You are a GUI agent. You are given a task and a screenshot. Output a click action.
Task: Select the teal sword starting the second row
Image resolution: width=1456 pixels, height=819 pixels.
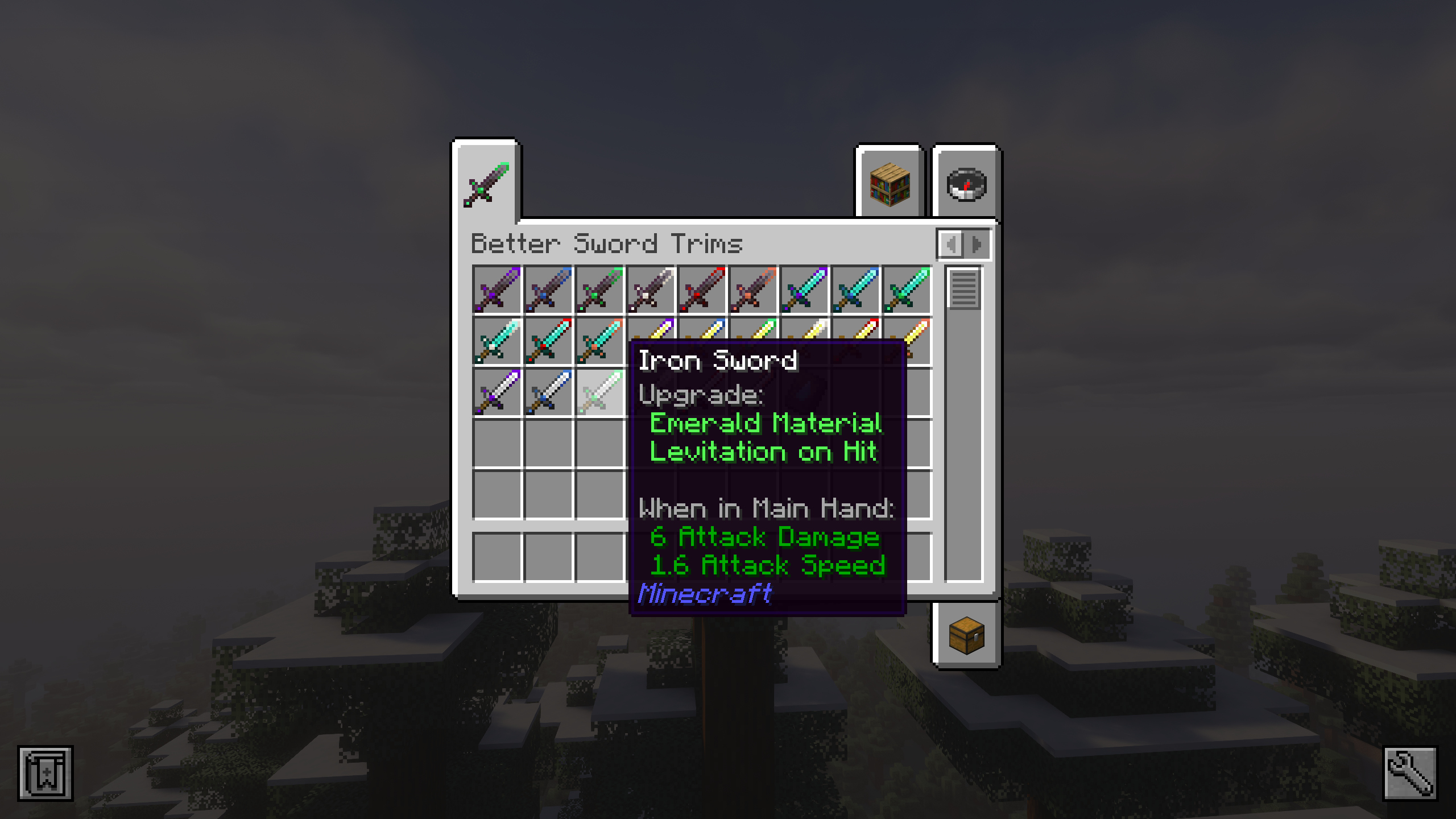497,342
